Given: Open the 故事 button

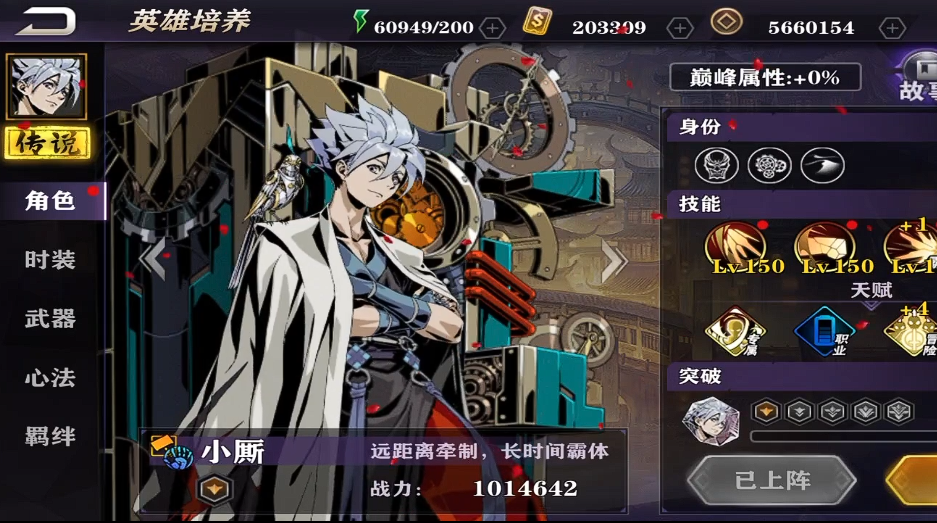Looking at the screenshot, I should pos(918,79).
